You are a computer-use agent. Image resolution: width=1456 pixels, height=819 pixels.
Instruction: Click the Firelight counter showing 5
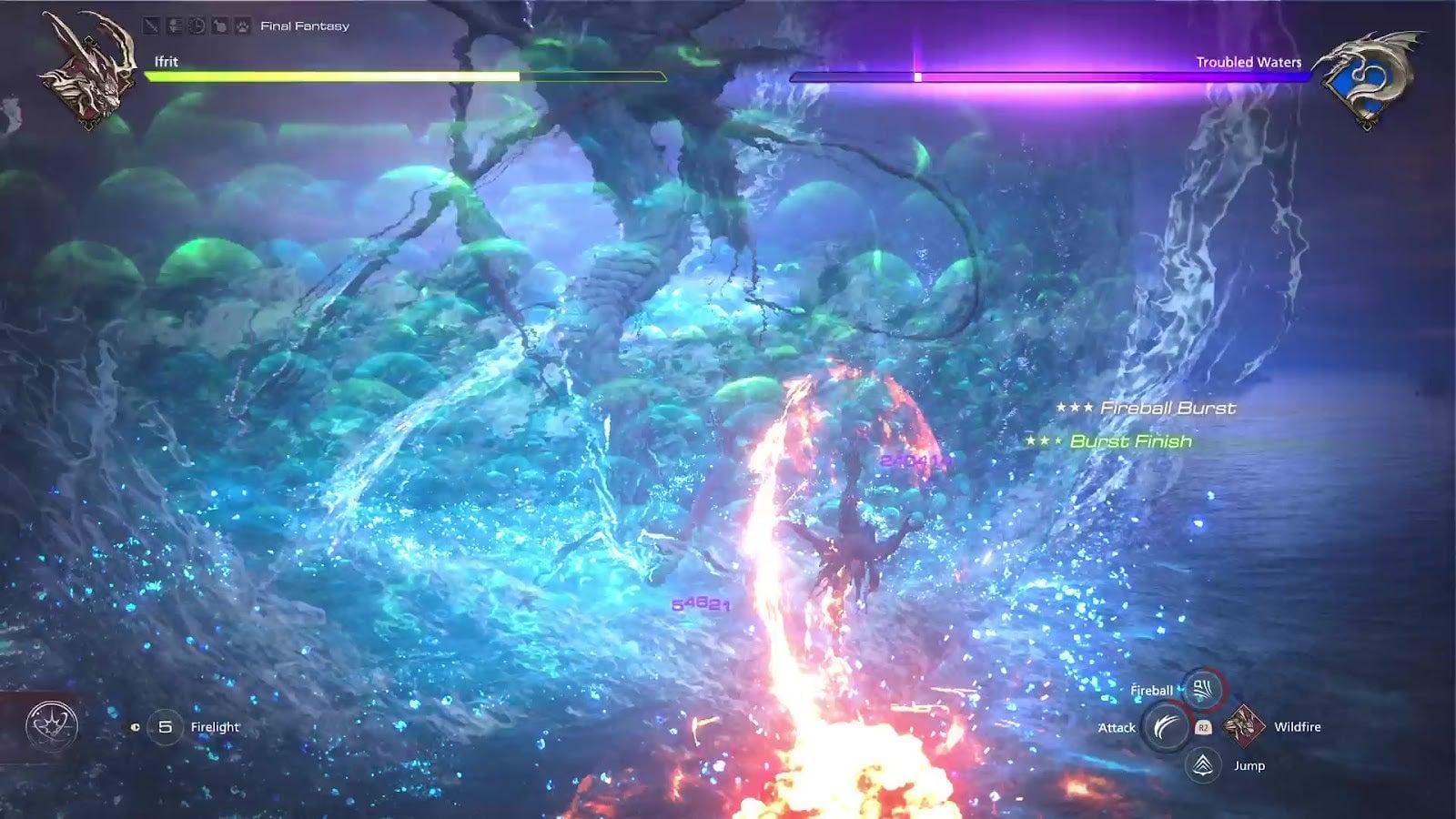pos(167,726)
